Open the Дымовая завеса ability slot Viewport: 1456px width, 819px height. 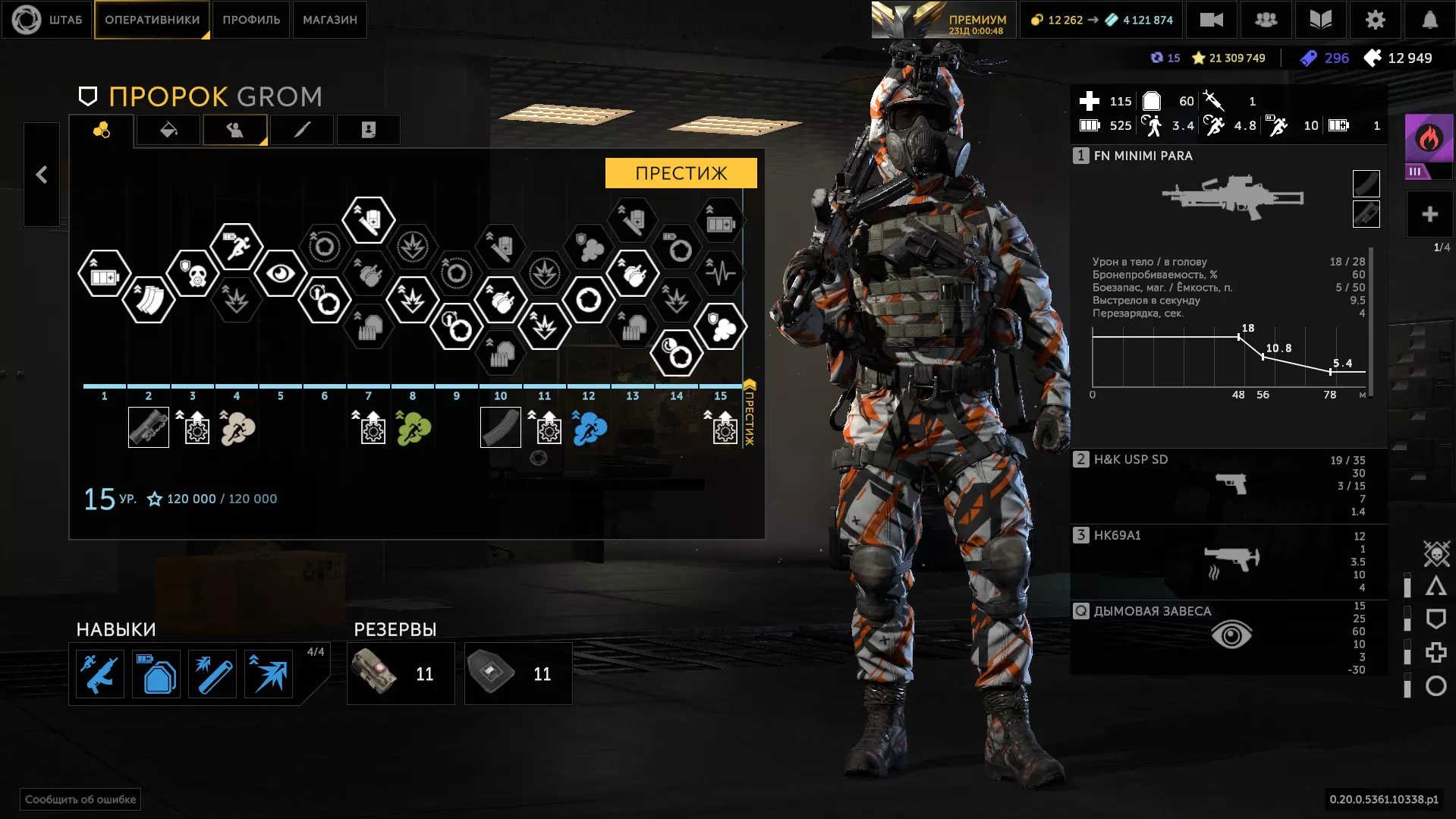coord(1229,635)
